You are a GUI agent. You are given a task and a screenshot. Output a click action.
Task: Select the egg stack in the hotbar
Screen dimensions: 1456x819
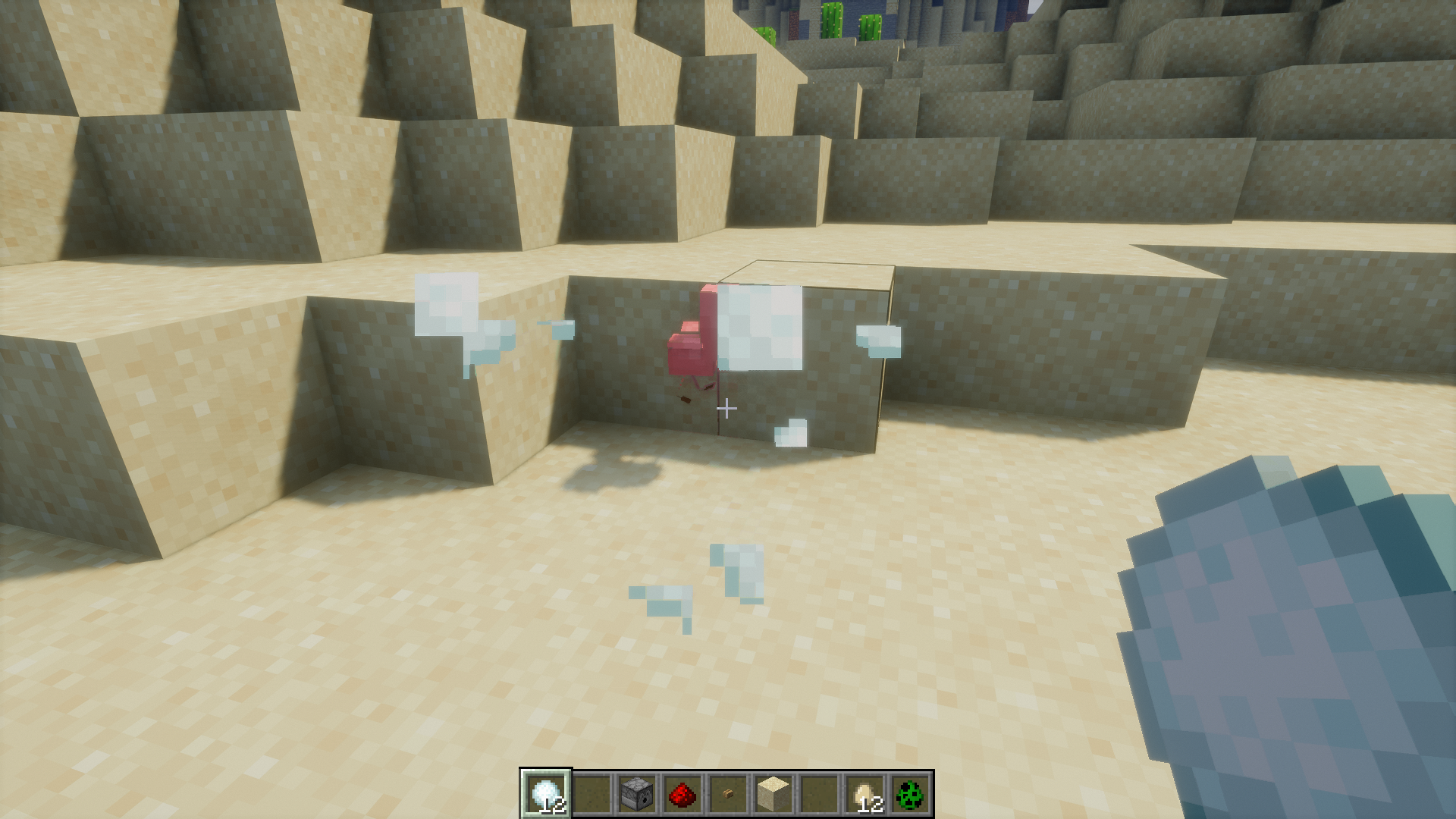(x=865, y=794)
